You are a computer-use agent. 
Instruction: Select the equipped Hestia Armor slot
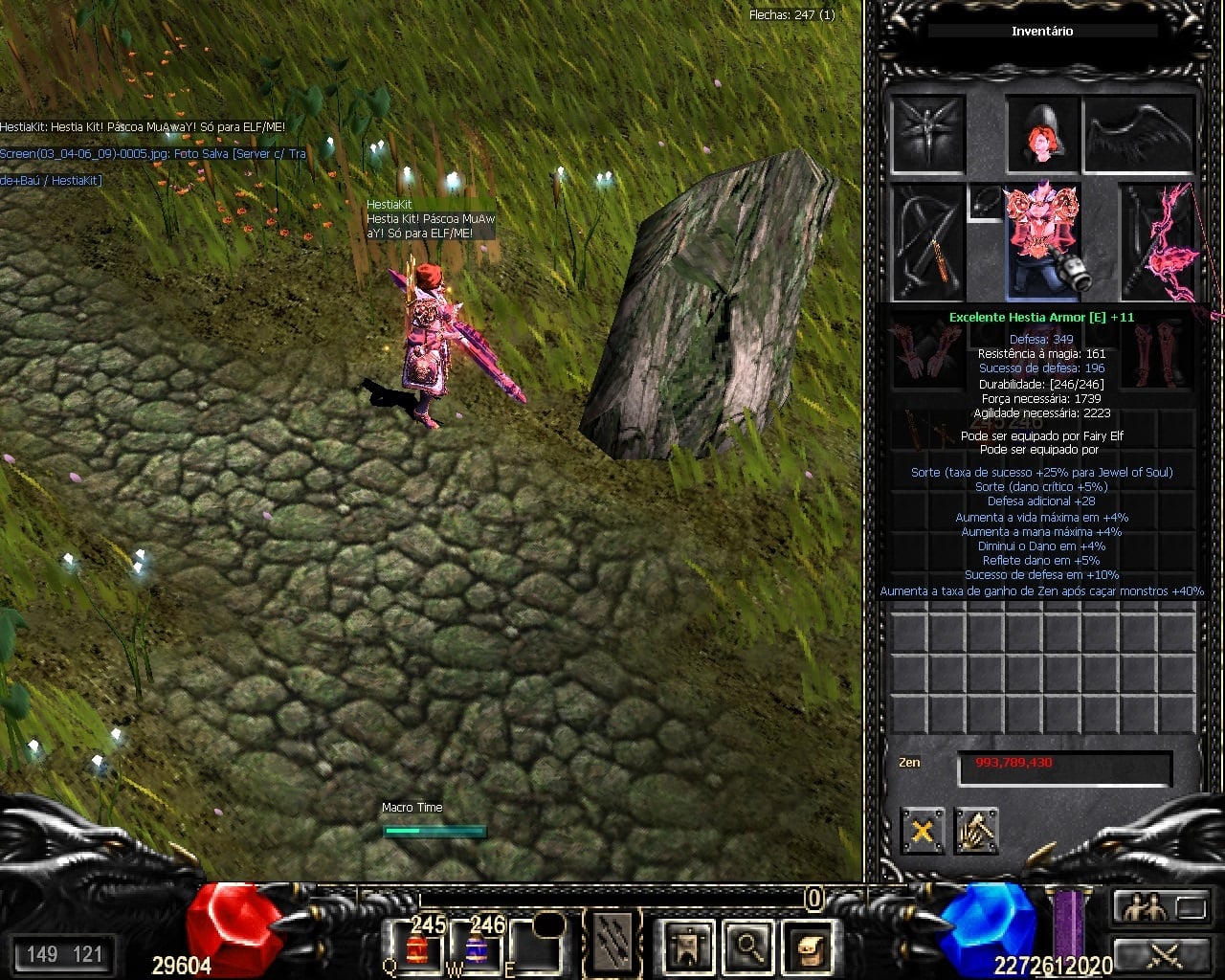pos(1042,241)
